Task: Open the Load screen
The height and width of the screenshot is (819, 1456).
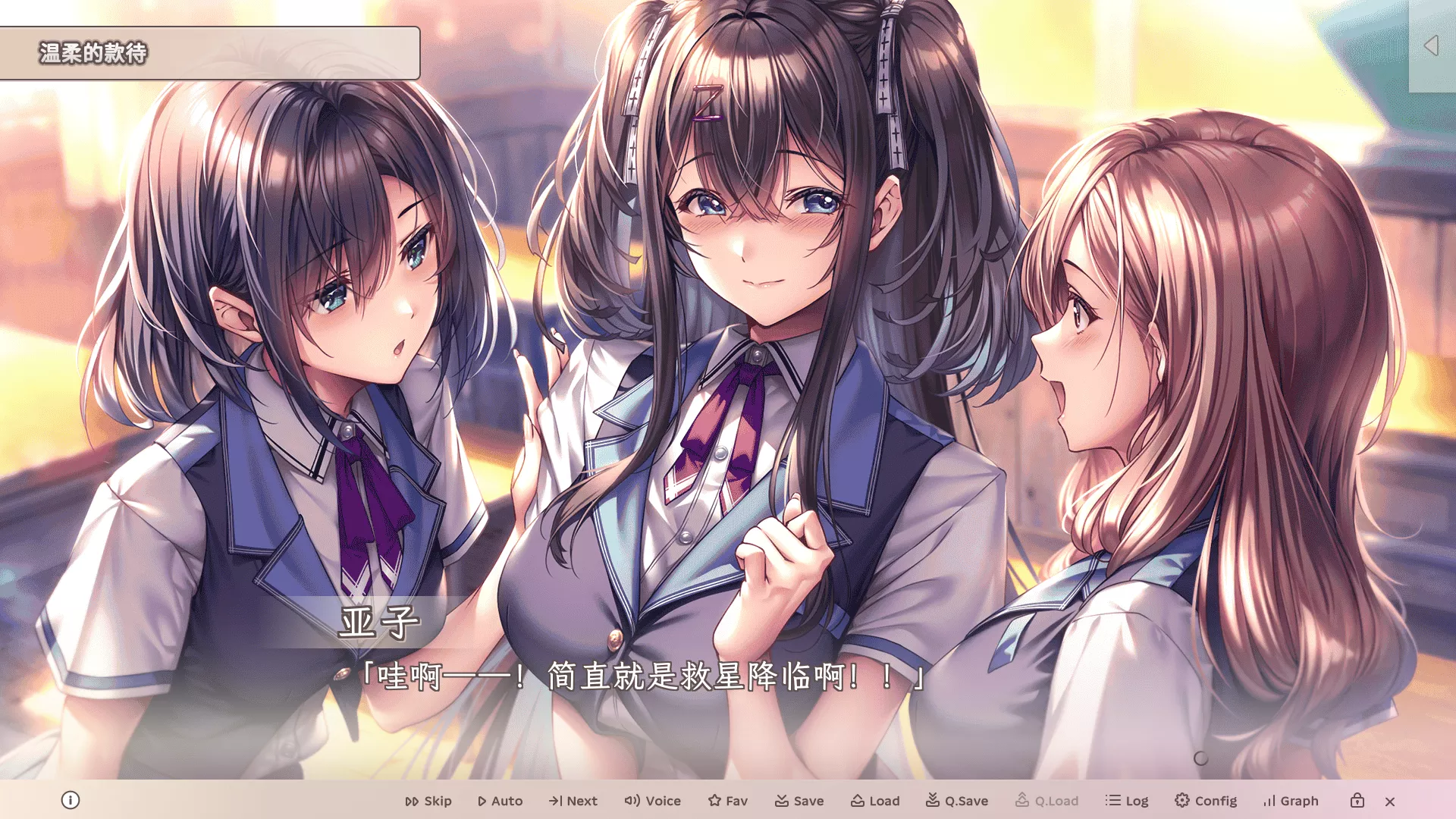Action: point(876,800)
